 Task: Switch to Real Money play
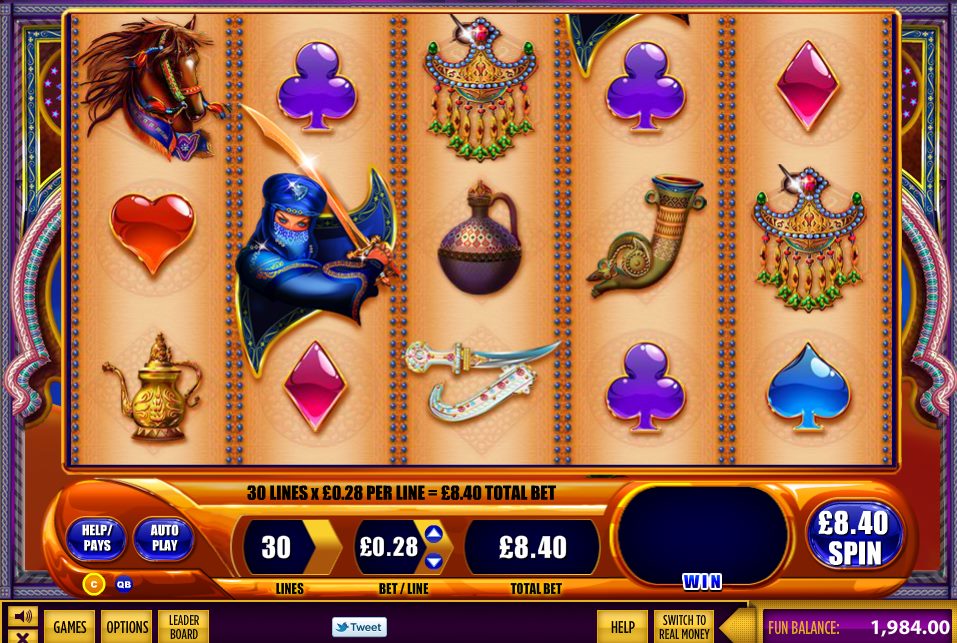tap(684, 627)
